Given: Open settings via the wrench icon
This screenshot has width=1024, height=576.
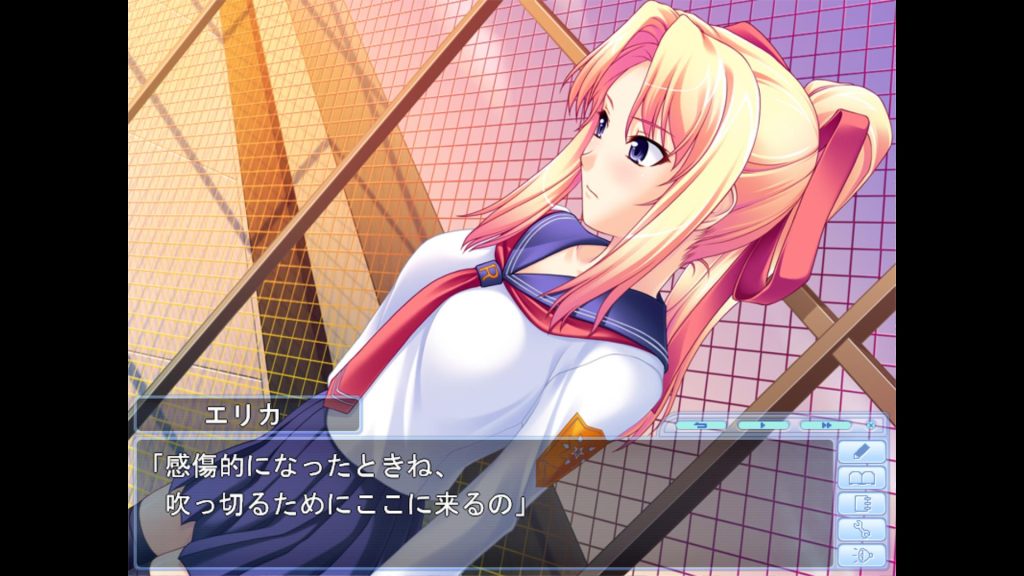Looking at the screenshot, I should click(x=861, y=530).
